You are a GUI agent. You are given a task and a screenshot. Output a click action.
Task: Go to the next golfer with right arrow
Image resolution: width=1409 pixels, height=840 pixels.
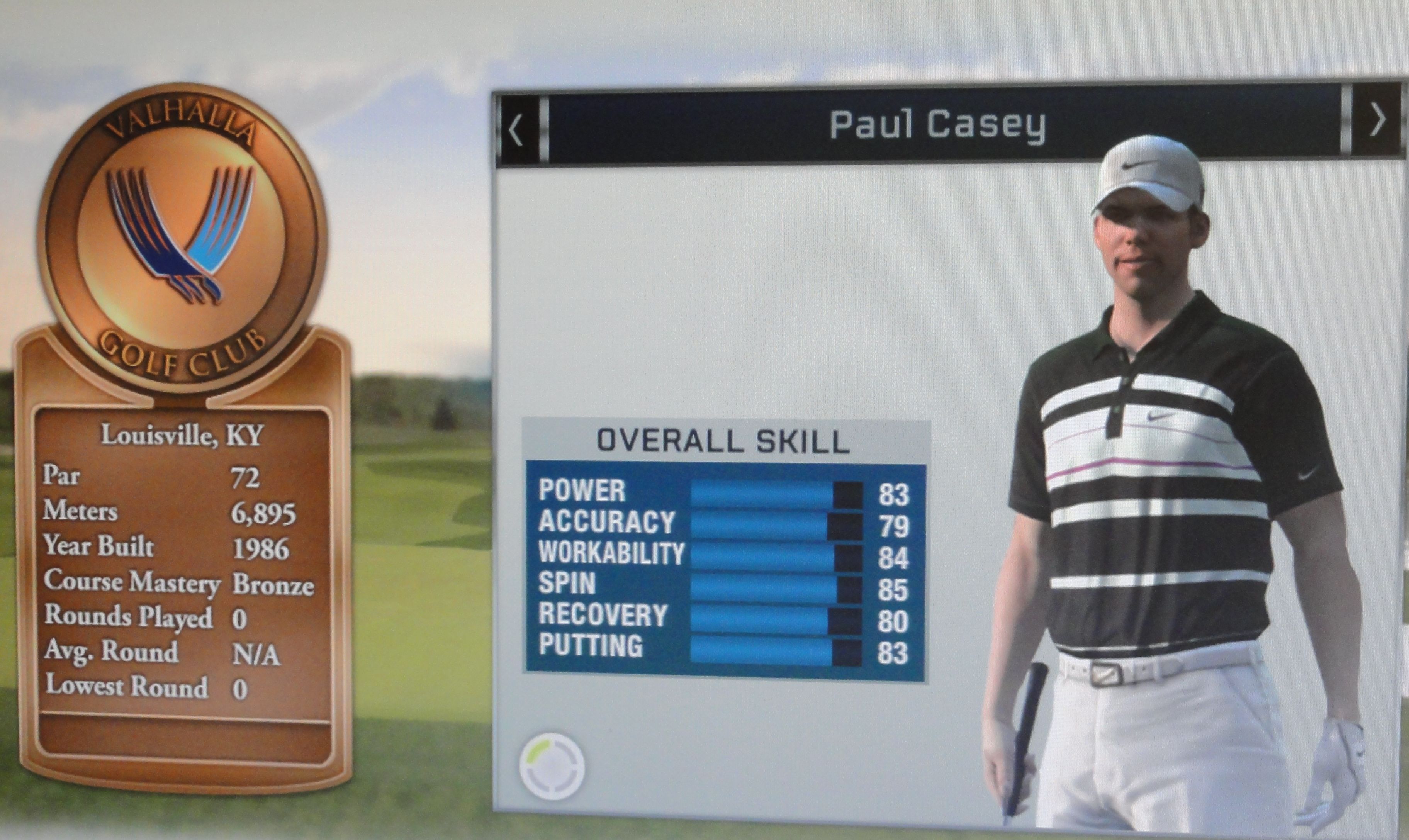1377,120
